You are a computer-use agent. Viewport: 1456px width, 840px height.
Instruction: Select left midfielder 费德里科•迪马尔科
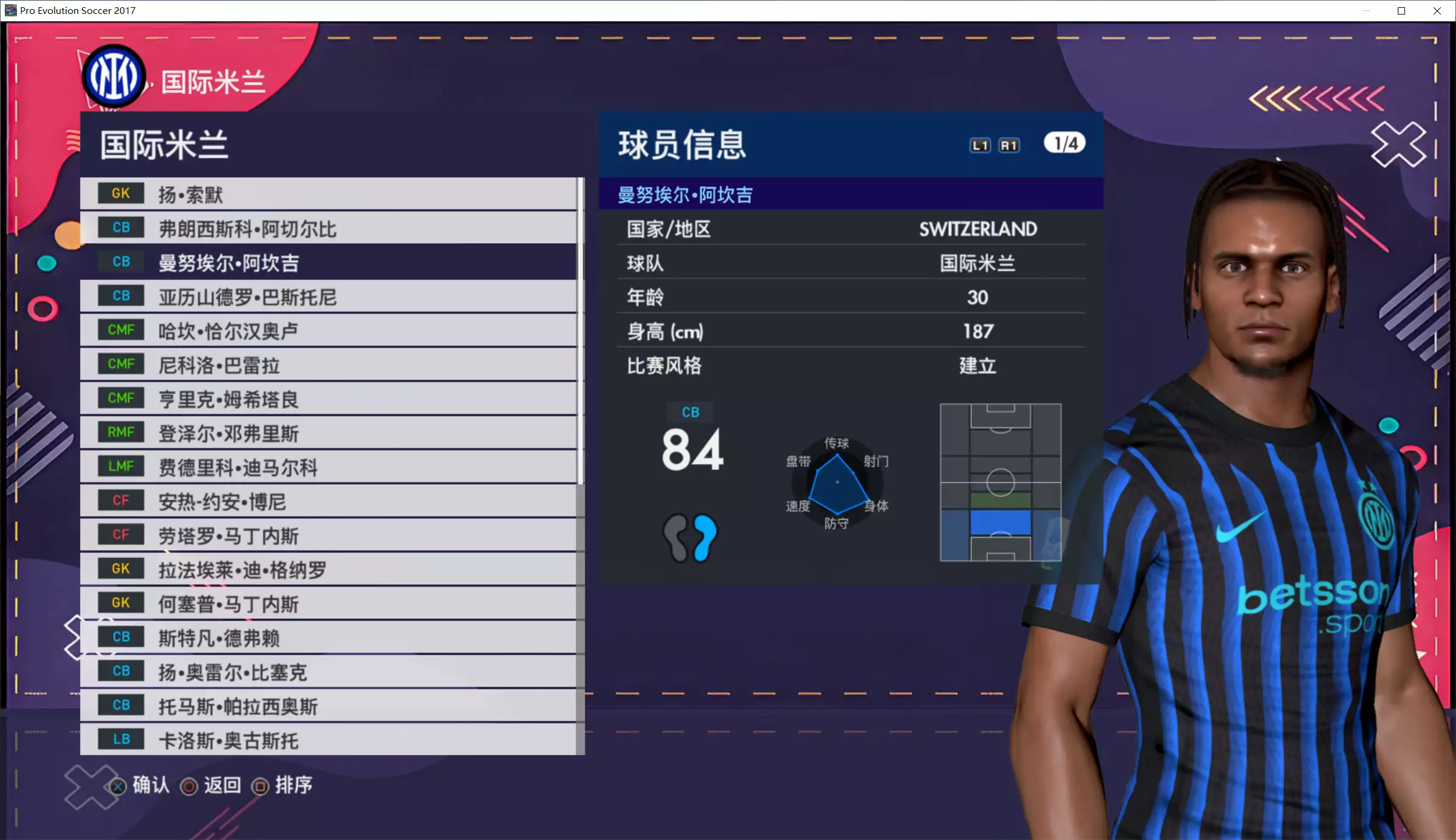point(327,467)
